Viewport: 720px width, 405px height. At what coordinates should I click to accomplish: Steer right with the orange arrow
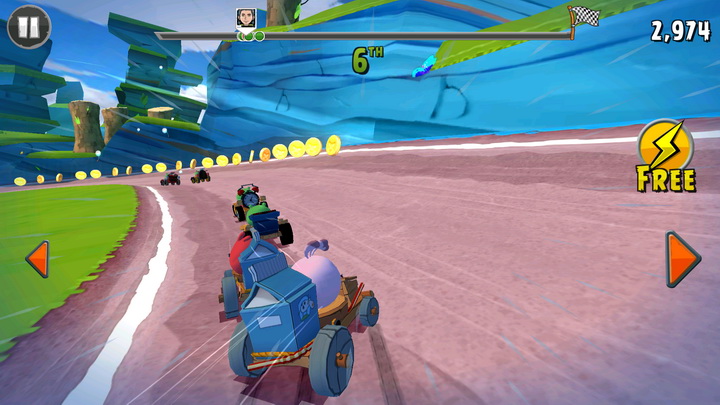tap(682, 259)
